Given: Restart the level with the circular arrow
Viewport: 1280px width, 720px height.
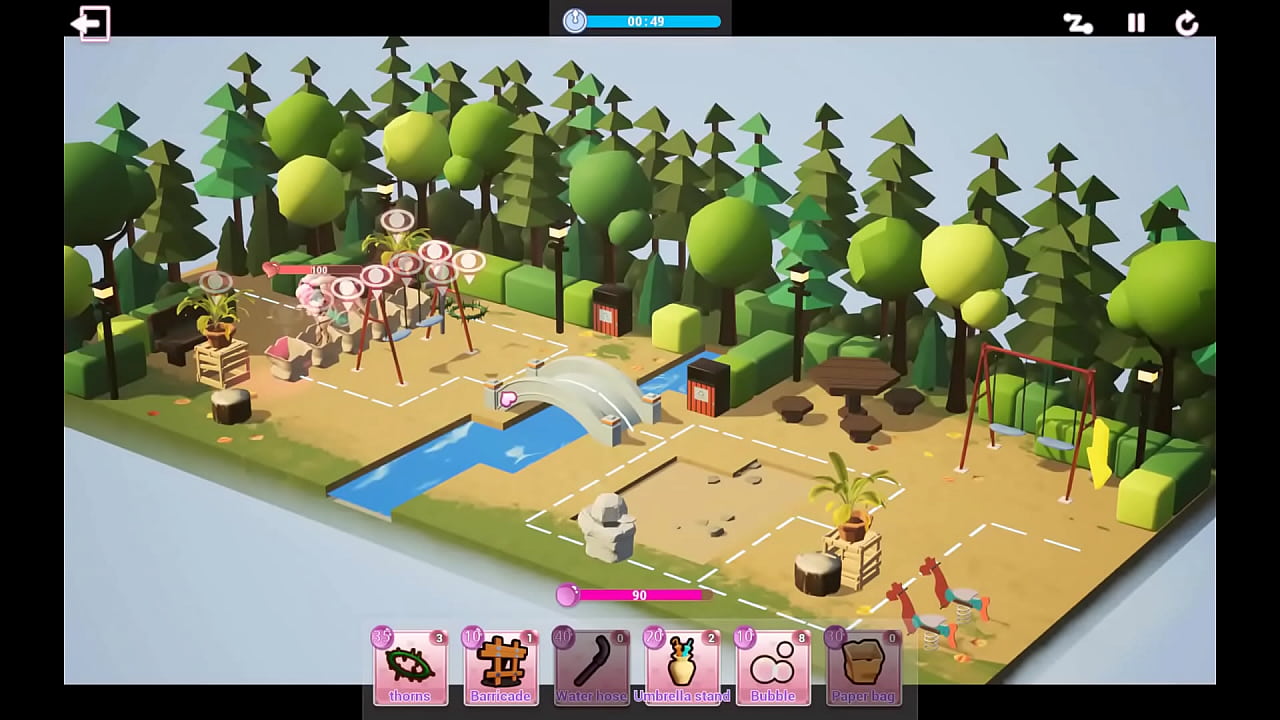Looking at the screenshot, I should tap(1187, 23).
